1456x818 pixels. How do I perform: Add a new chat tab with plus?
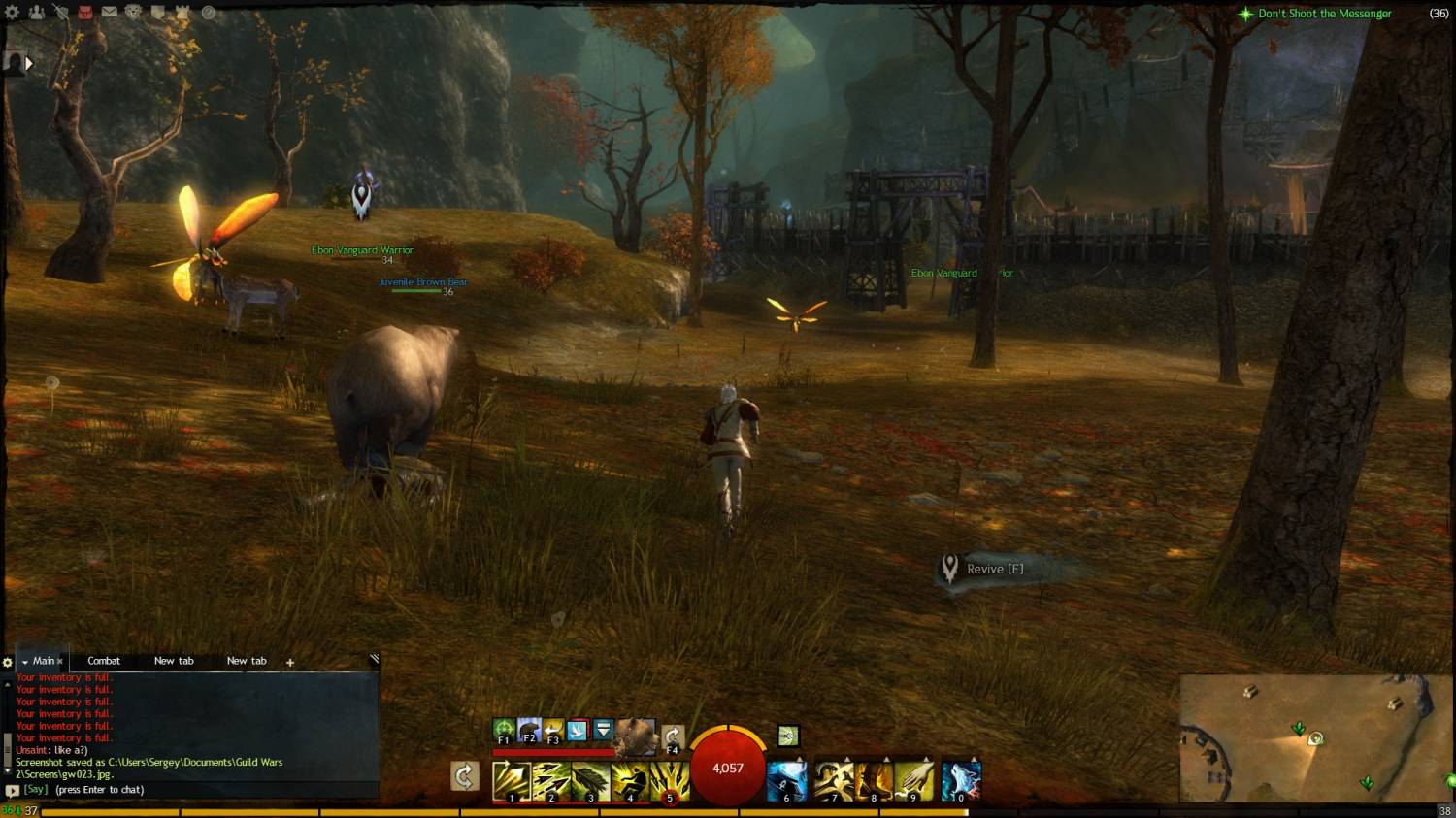pos(289,662)
